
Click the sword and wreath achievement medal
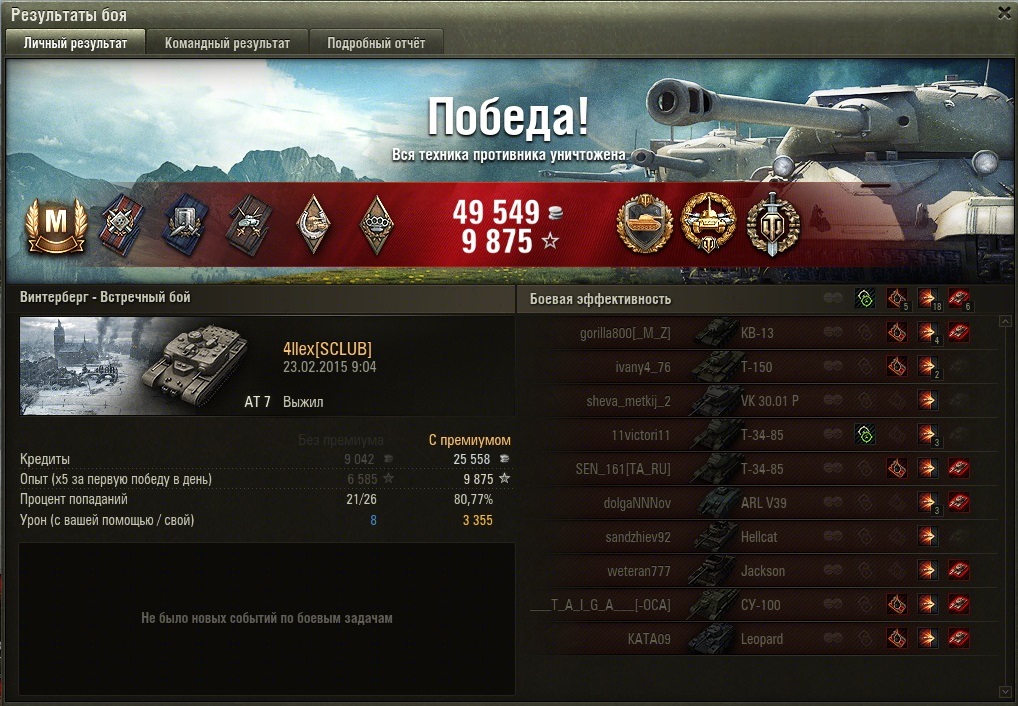point(773,224)
